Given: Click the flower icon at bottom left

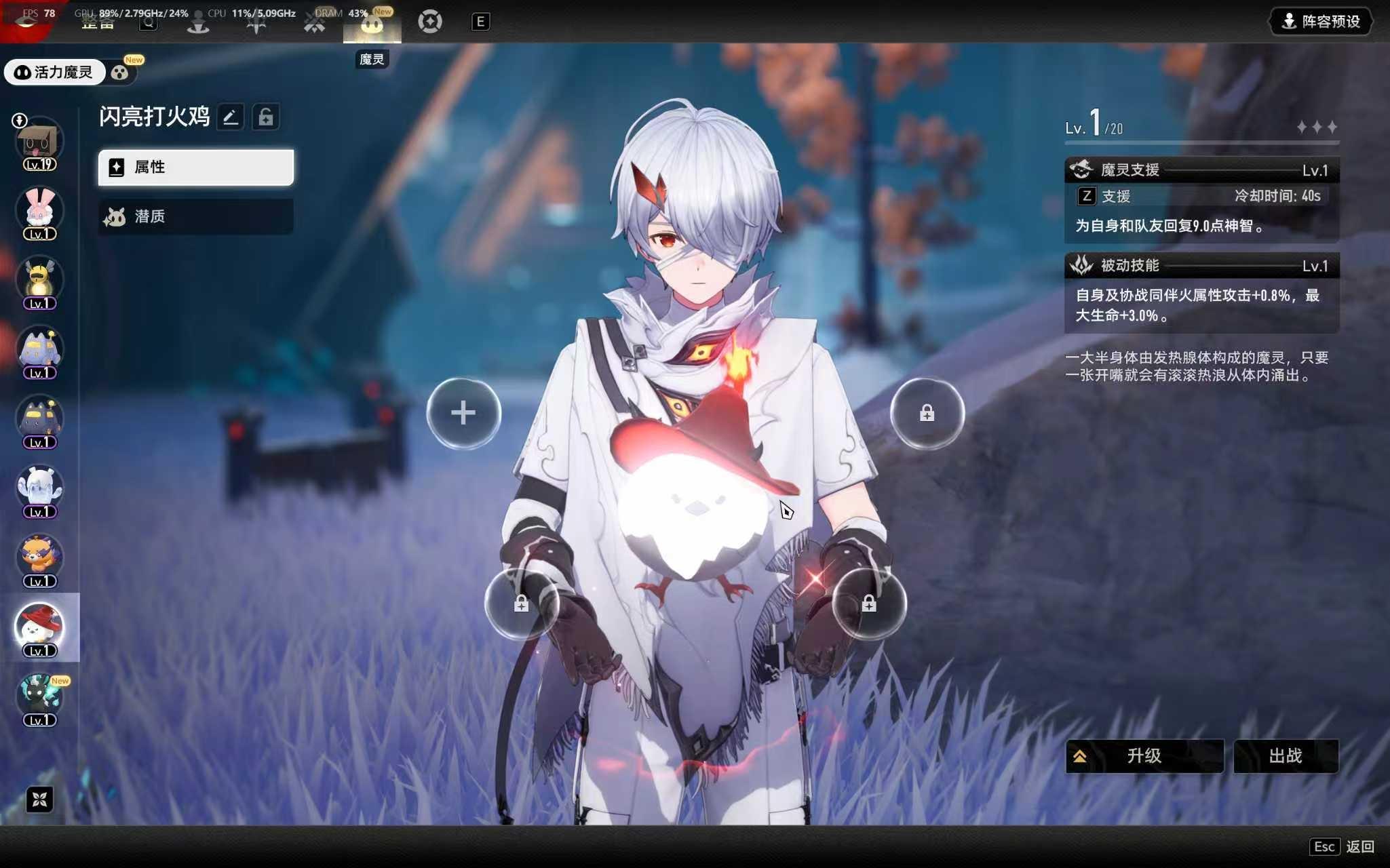Looking at the screenshot, I should 39,800.
